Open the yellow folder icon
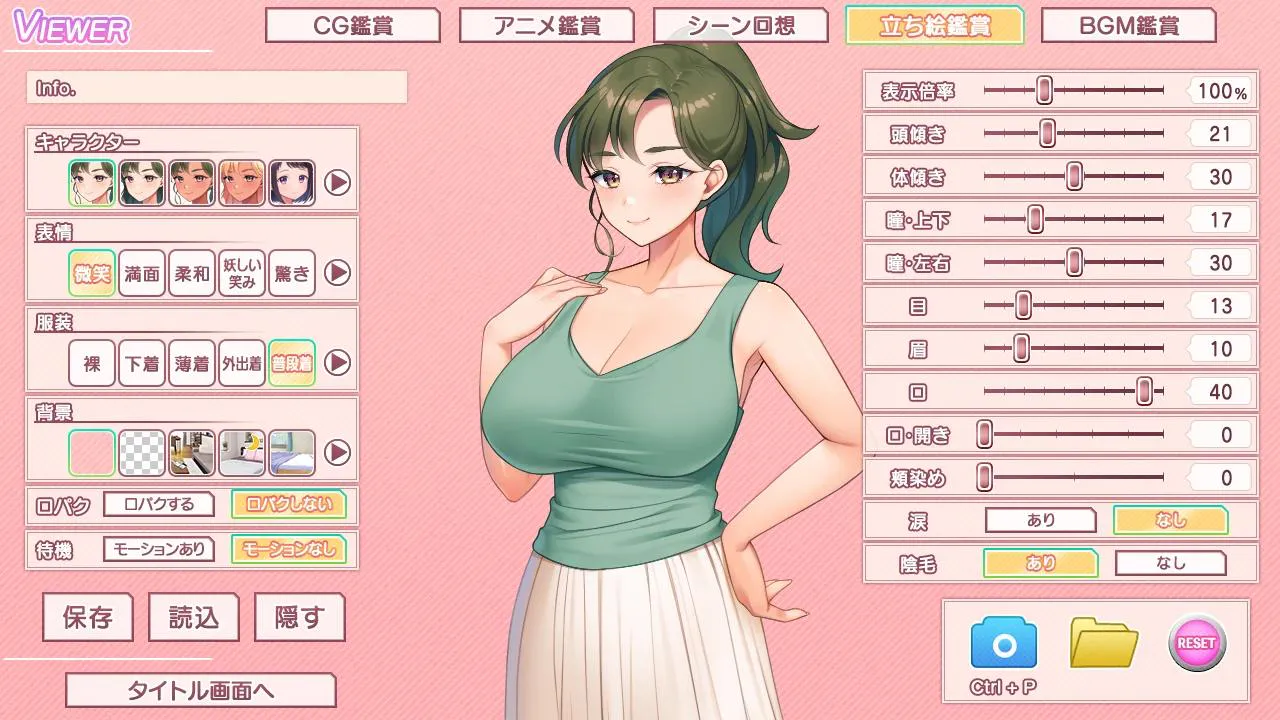The width and height of the screenshot is (1280, 720). pos(1104,642)
